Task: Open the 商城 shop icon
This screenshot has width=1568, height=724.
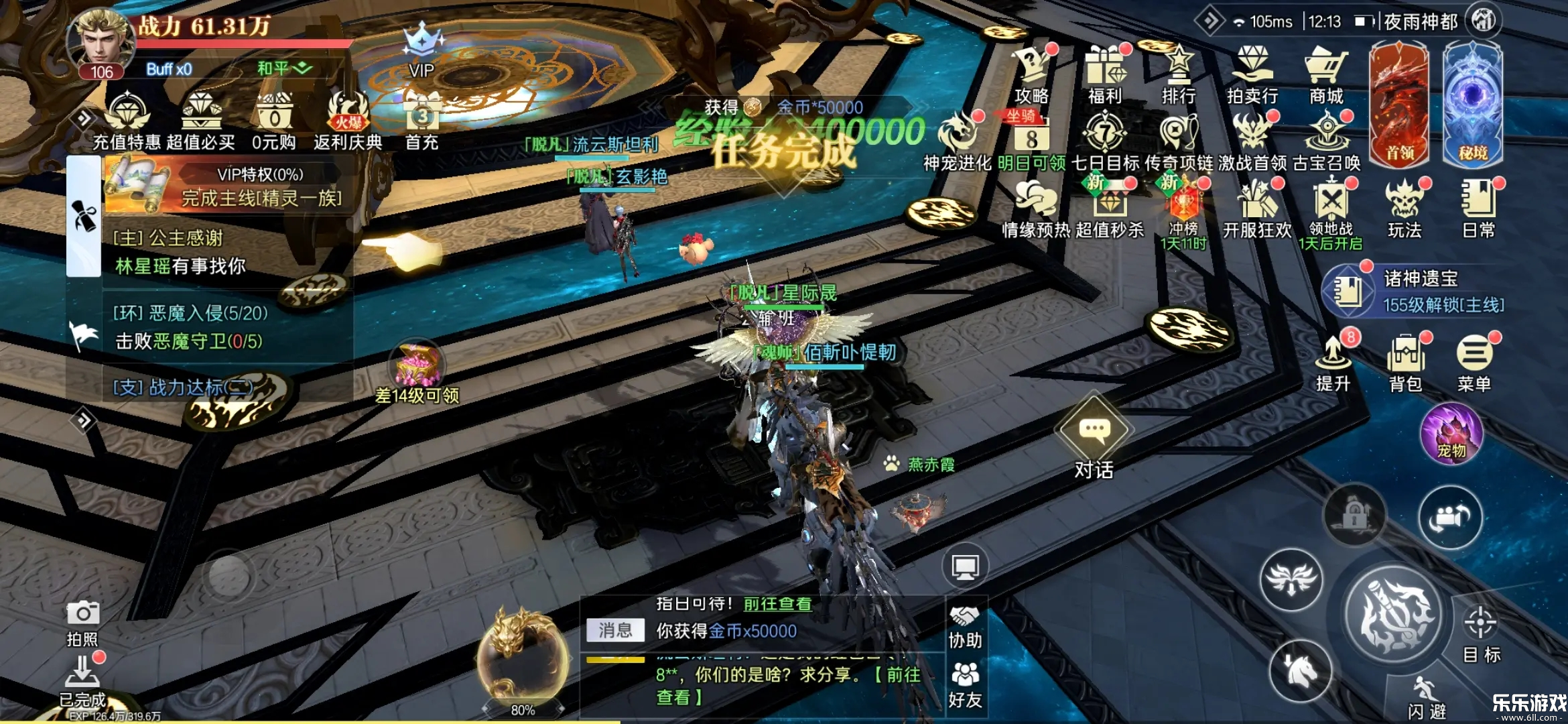Action: [1326, 75]
